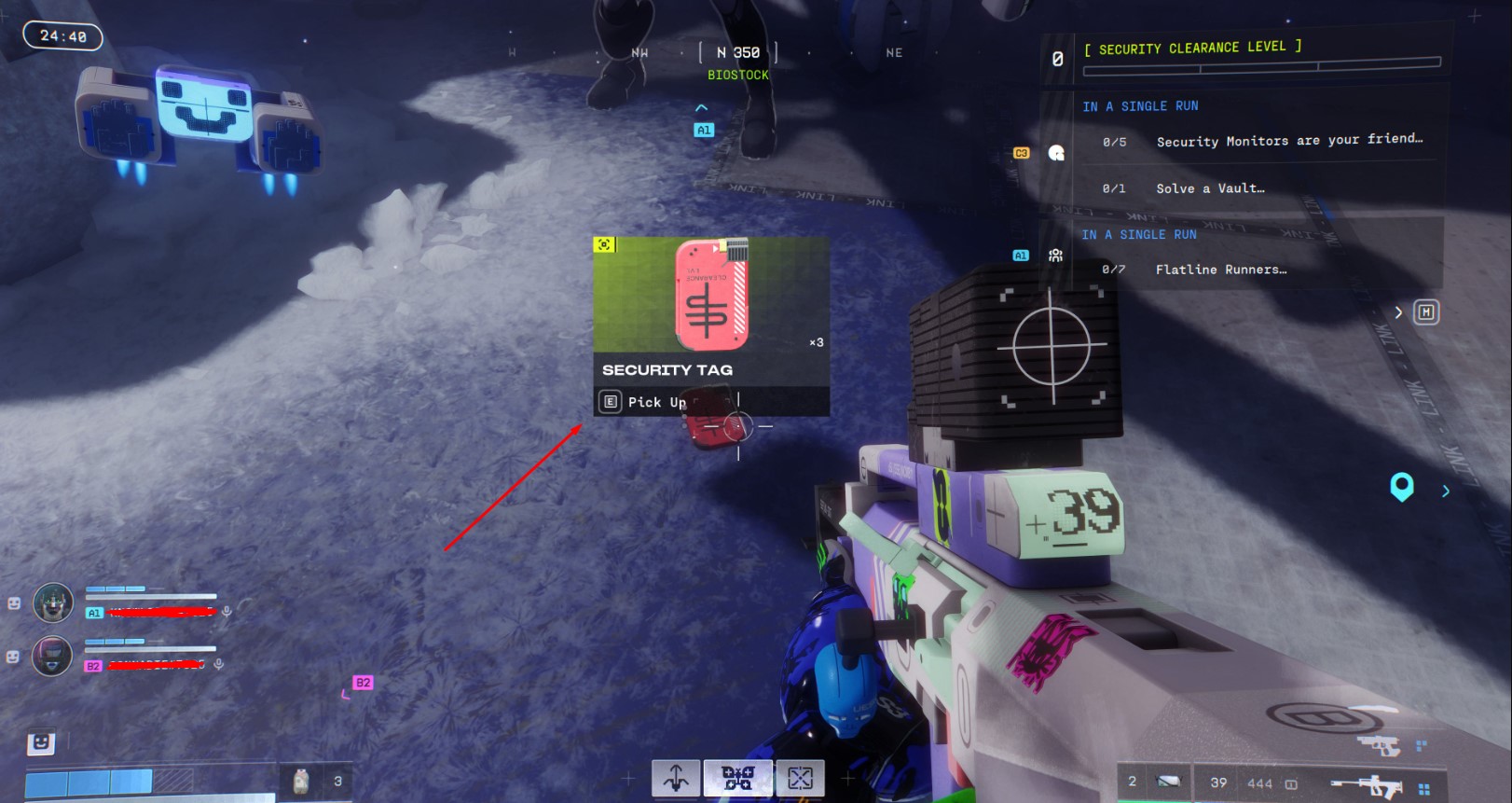Select the Solve a Vault objective
This screenshot has width=1512, height=803.
coord(1210,188)
